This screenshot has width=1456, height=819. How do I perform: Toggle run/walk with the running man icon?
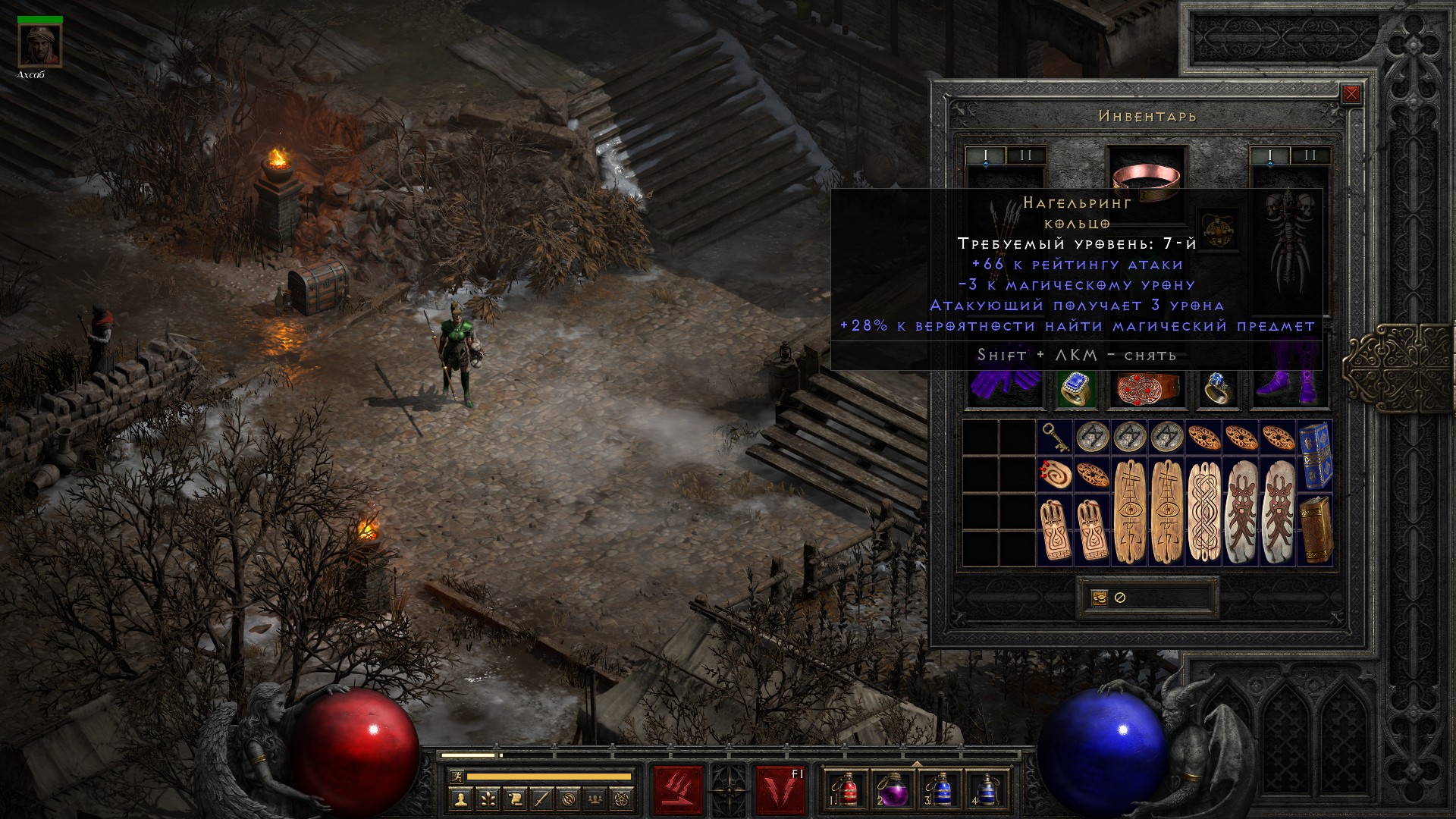(x=454, y=777)
